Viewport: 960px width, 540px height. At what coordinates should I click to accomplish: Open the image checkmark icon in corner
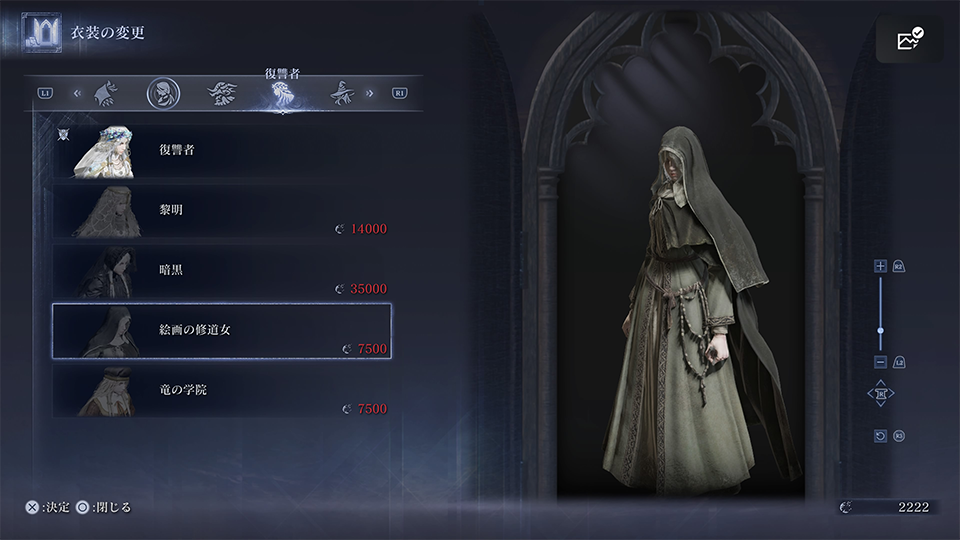[x=910, y=40]
